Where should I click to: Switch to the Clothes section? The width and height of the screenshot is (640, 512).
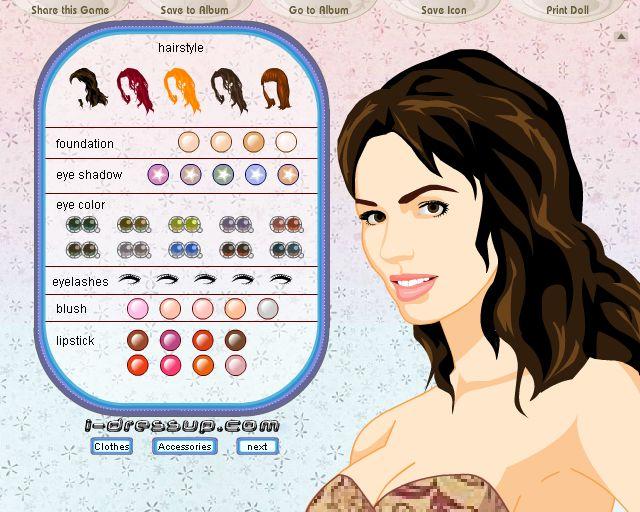[x=111, y=446]
